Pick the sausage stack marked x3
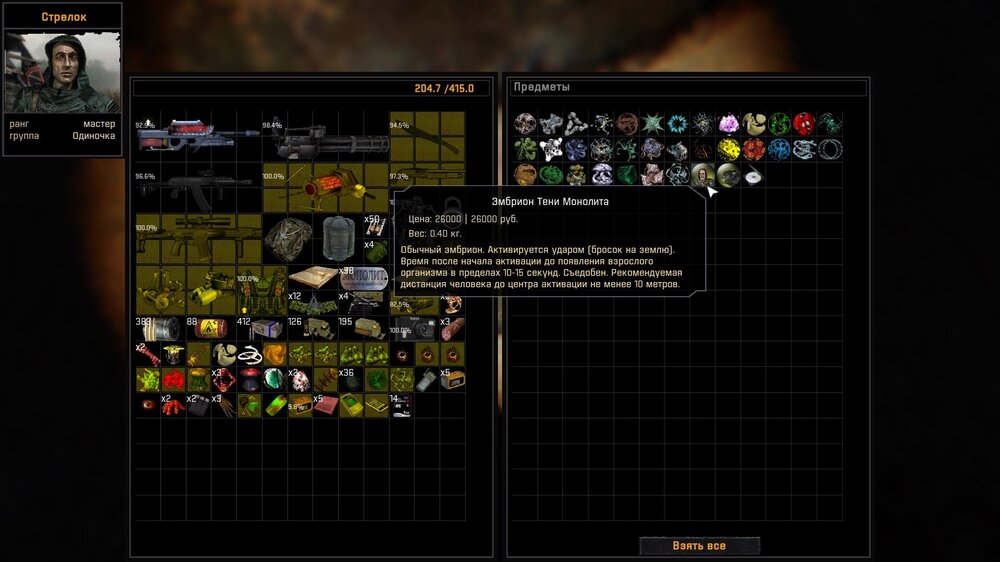Viewport: 1000px width, 562px height. pyautogui.click(x=451, y=329)
